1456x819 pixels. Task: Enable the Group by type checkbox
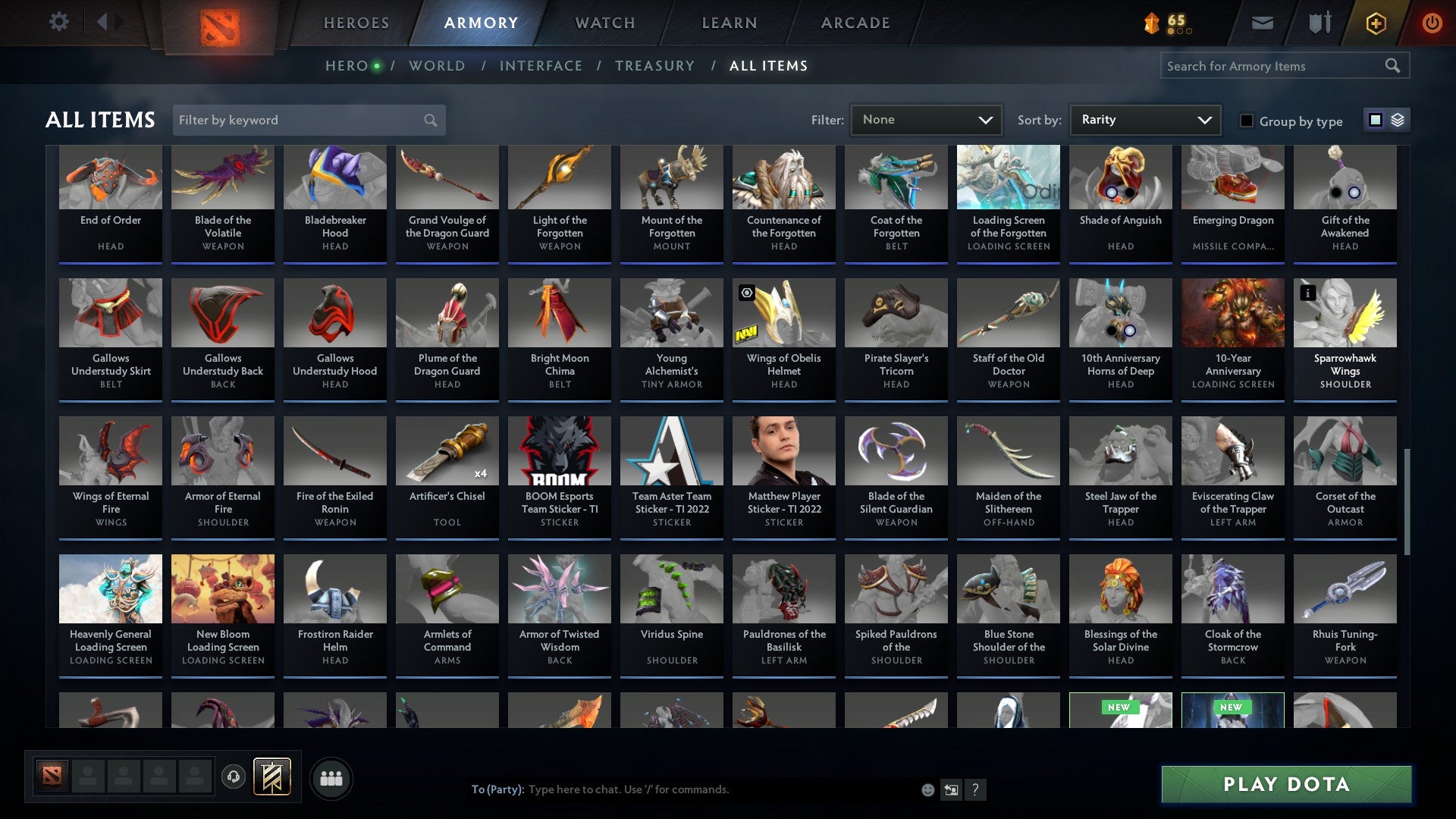(1246, 121)
